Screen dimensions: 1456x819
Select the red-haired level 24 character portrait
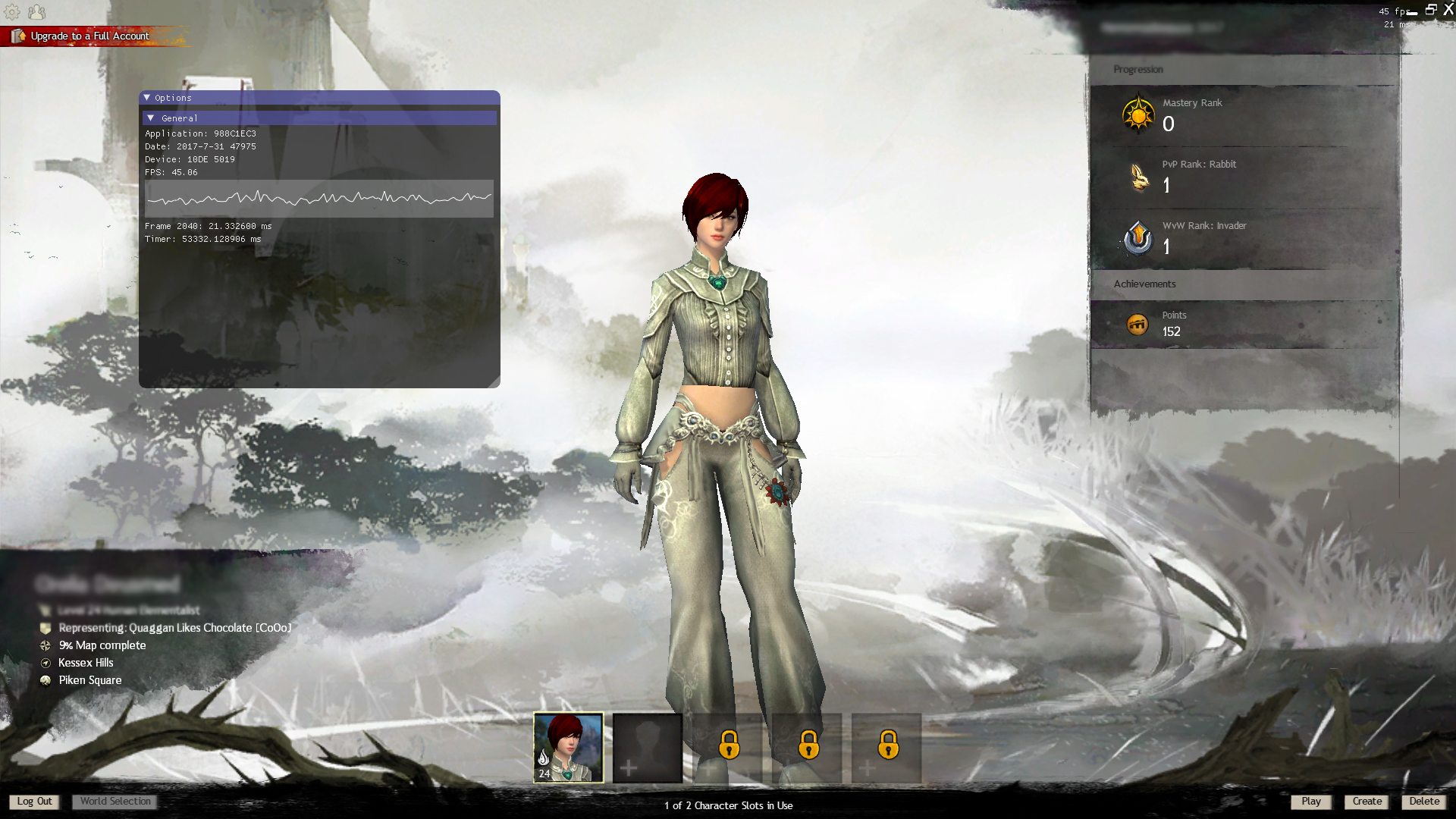click(568, 747)
